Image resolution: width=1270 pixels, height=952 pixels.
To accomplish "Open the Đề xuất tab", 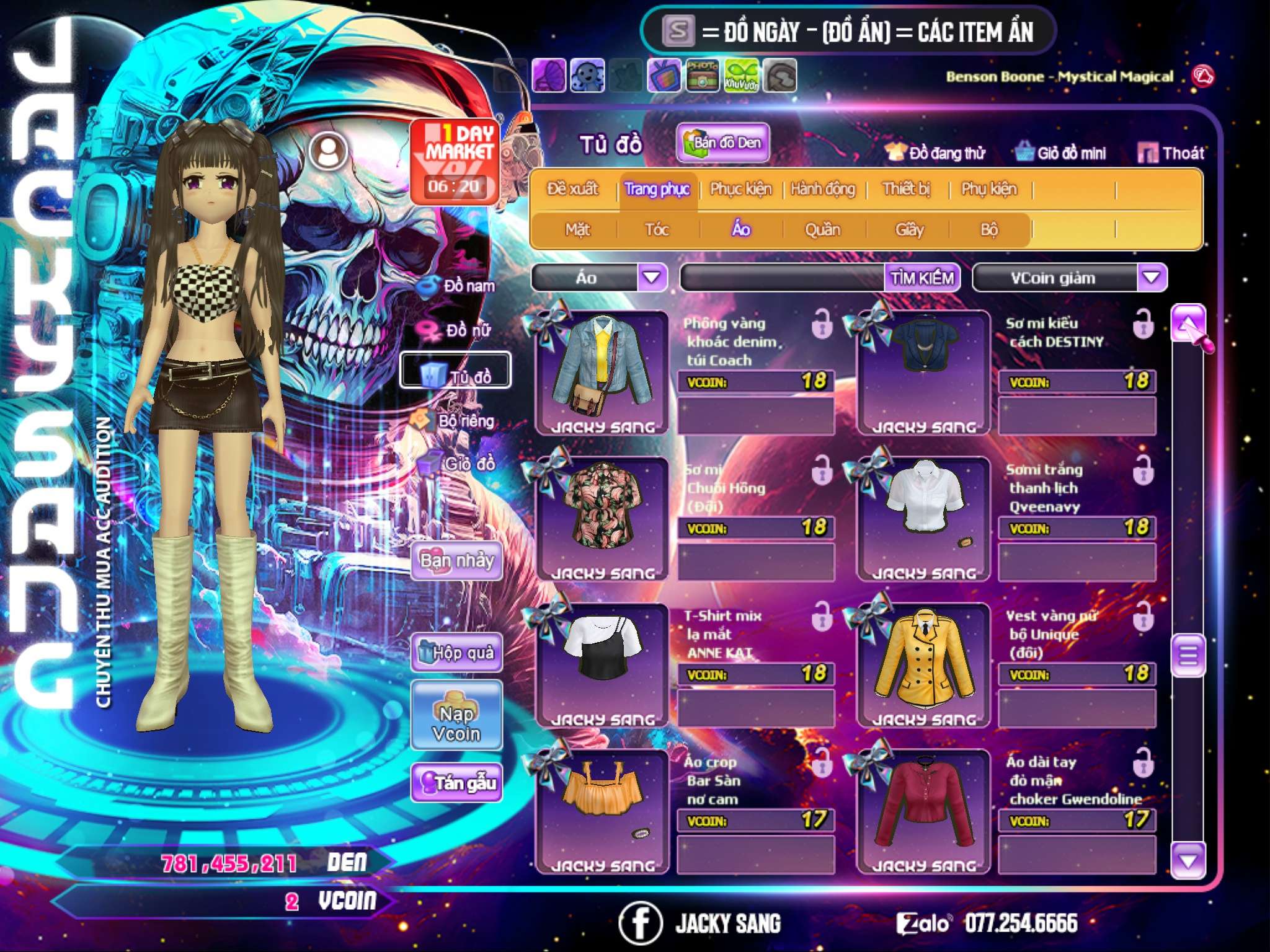I will [x=572, y=189].
